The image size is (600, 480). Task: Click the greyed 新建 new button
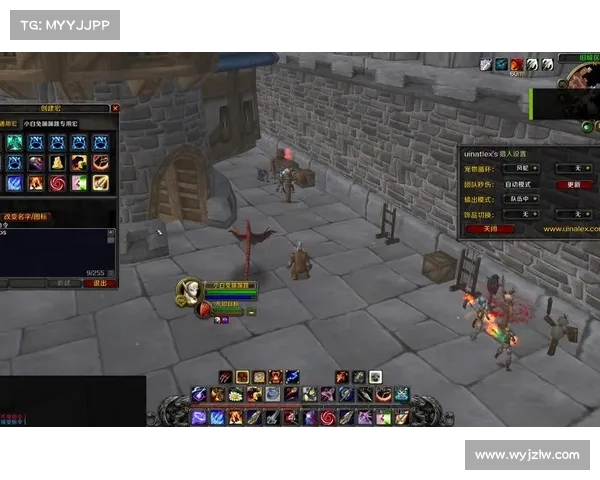coord(62,283)
